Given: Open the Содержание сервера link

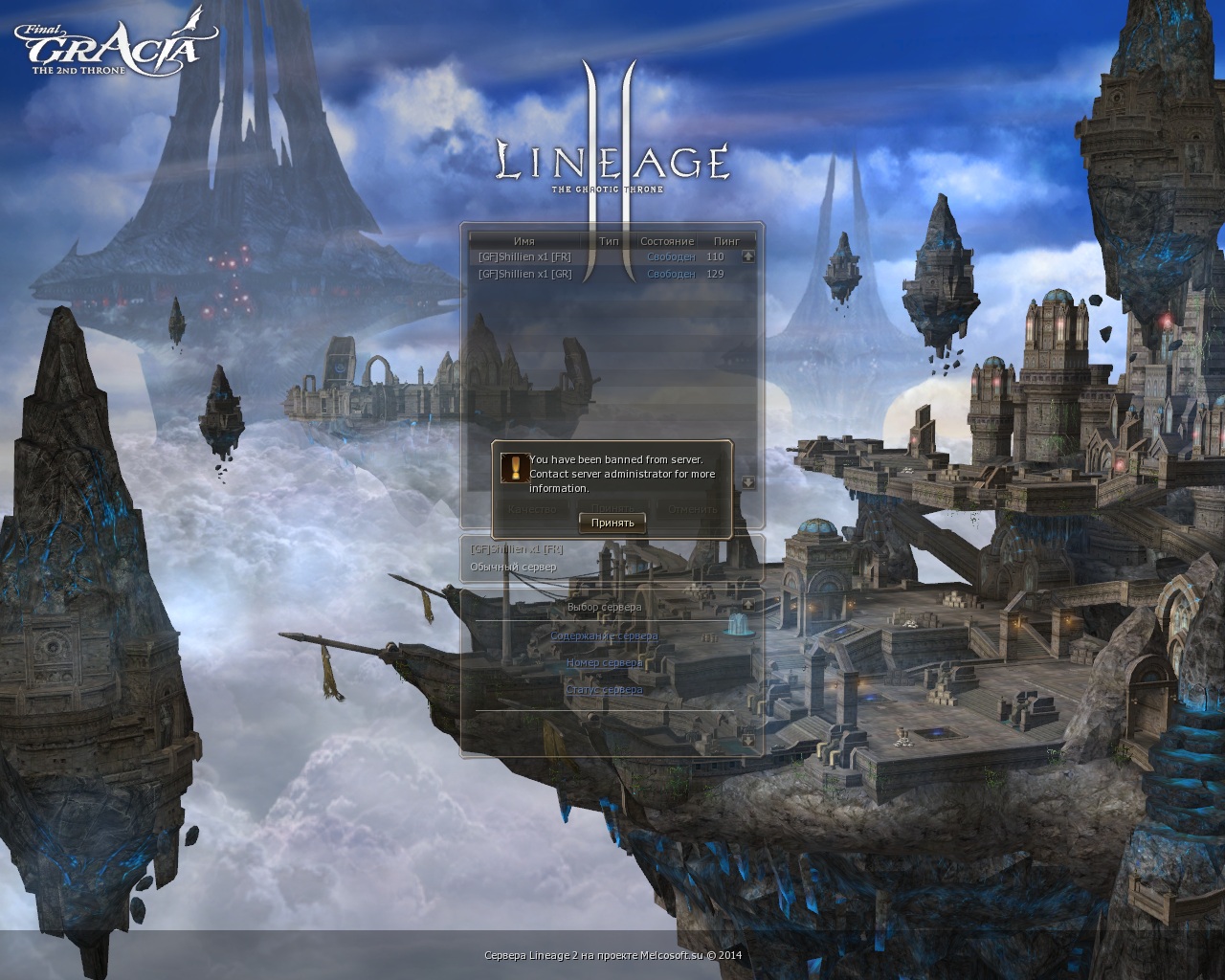Looking at the screenshot, I should (604, 635).
